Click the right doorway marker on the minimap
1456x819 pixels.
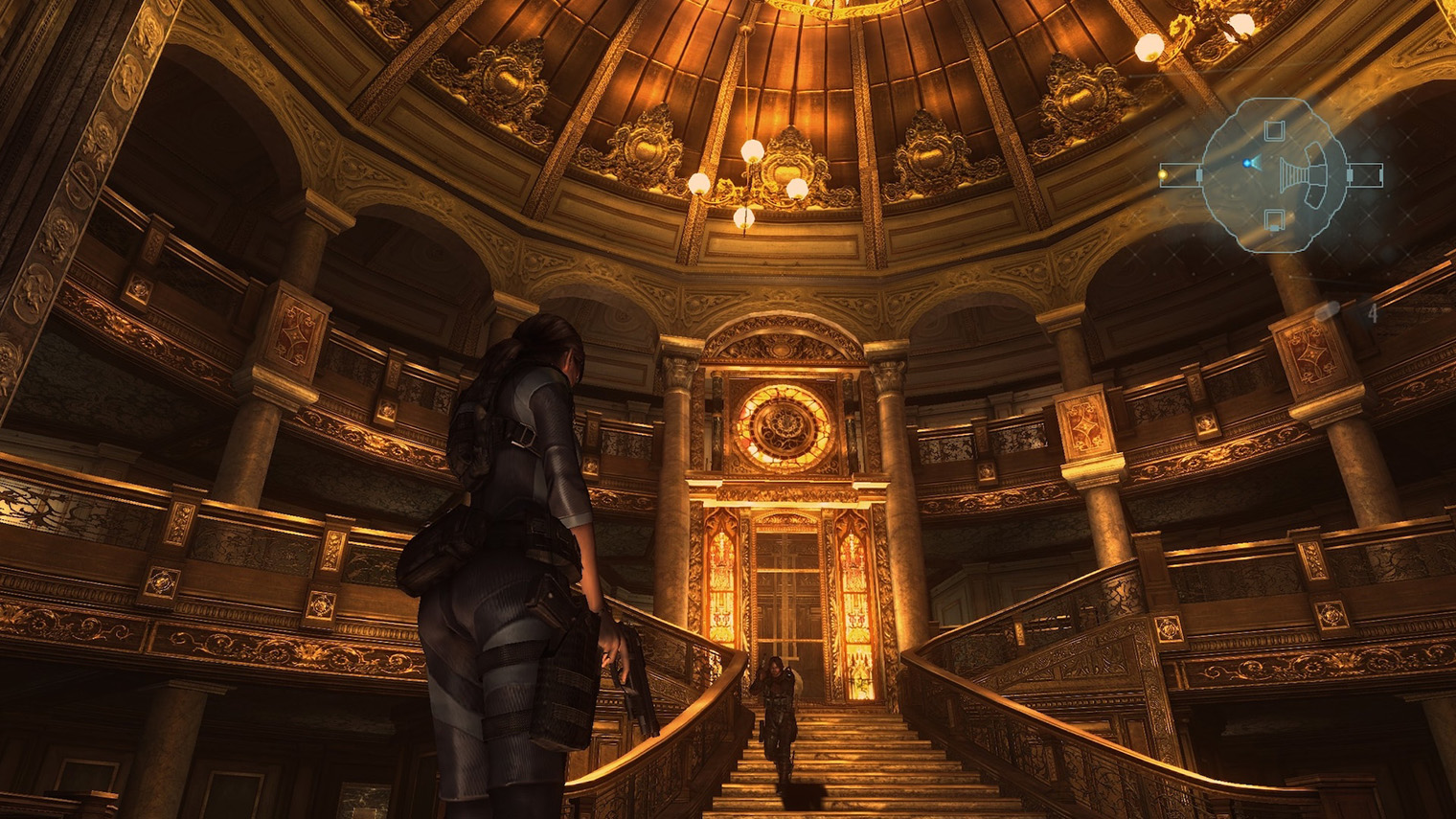(1349, 173)
